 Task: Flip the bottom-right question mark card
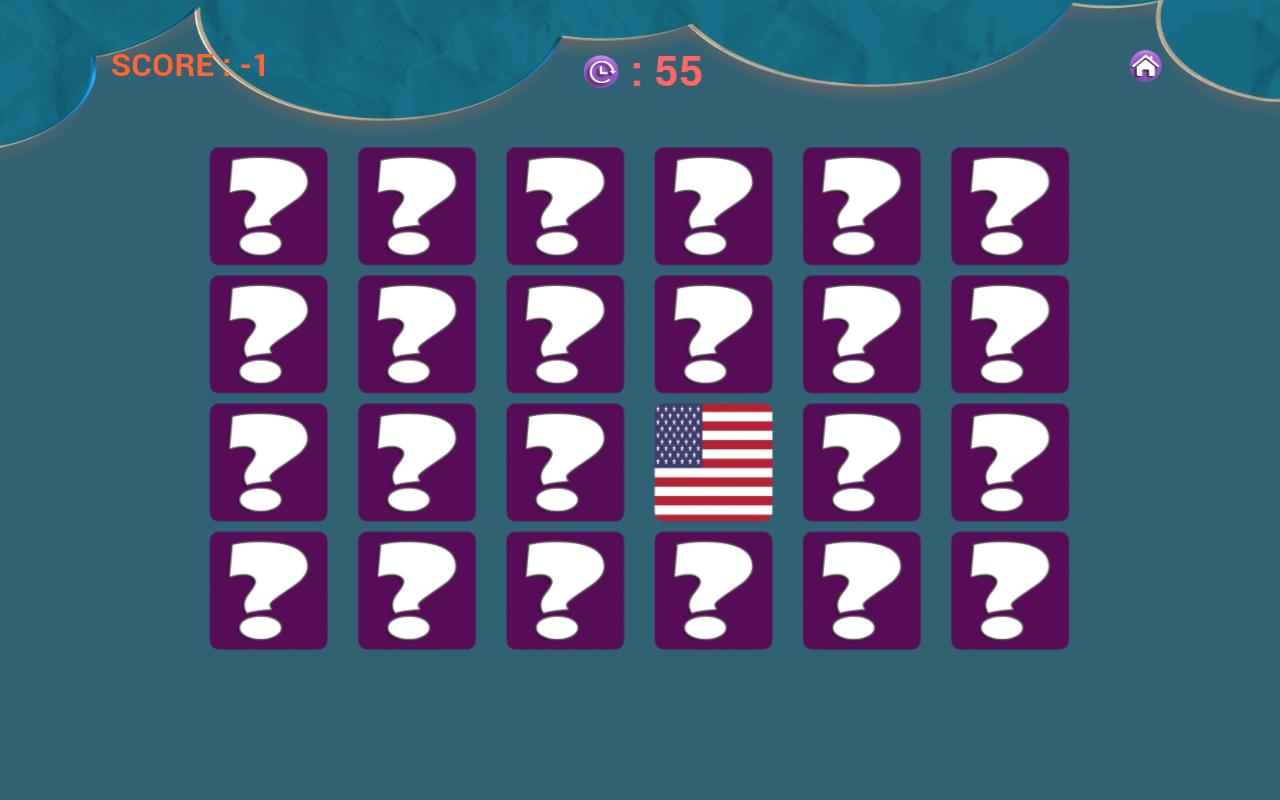[x=1009, y=590]
